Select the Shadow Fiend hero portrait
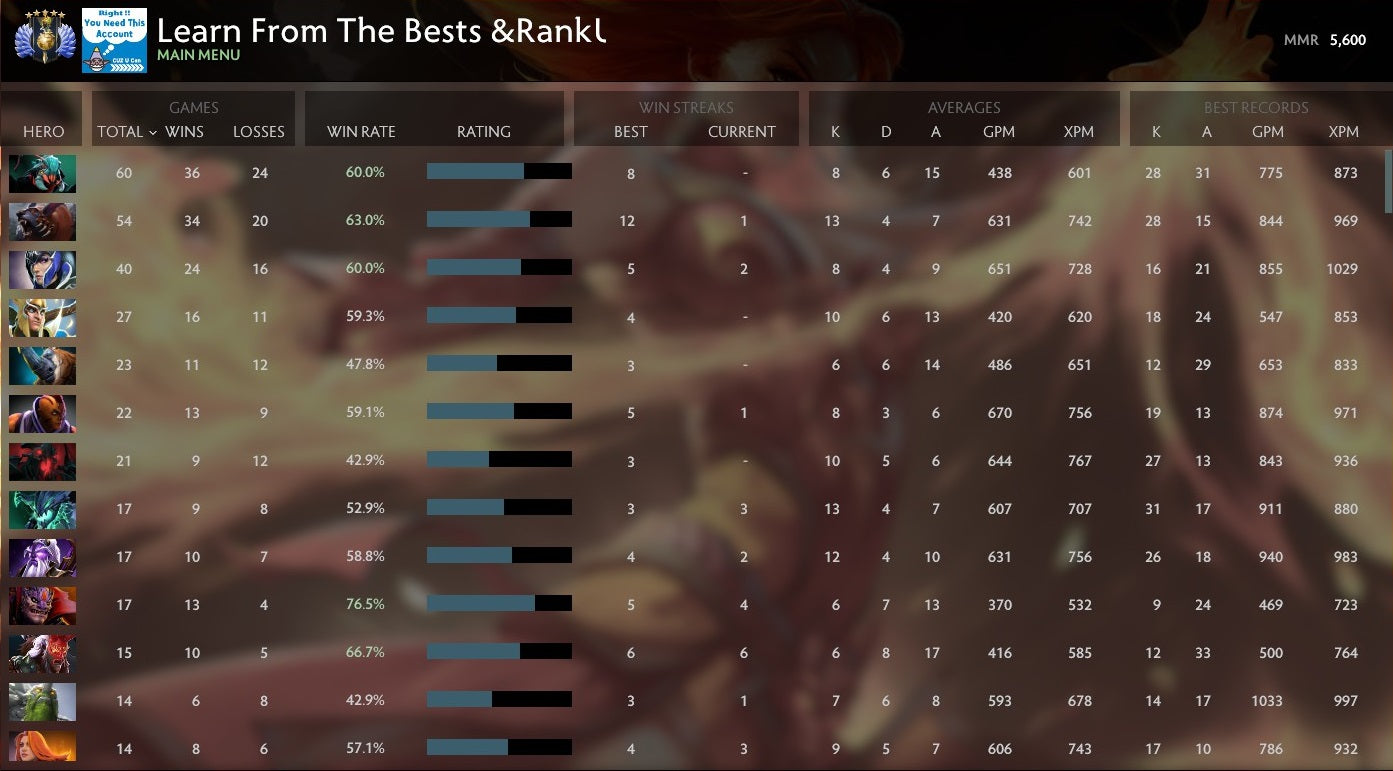 (x=42, y=461)
